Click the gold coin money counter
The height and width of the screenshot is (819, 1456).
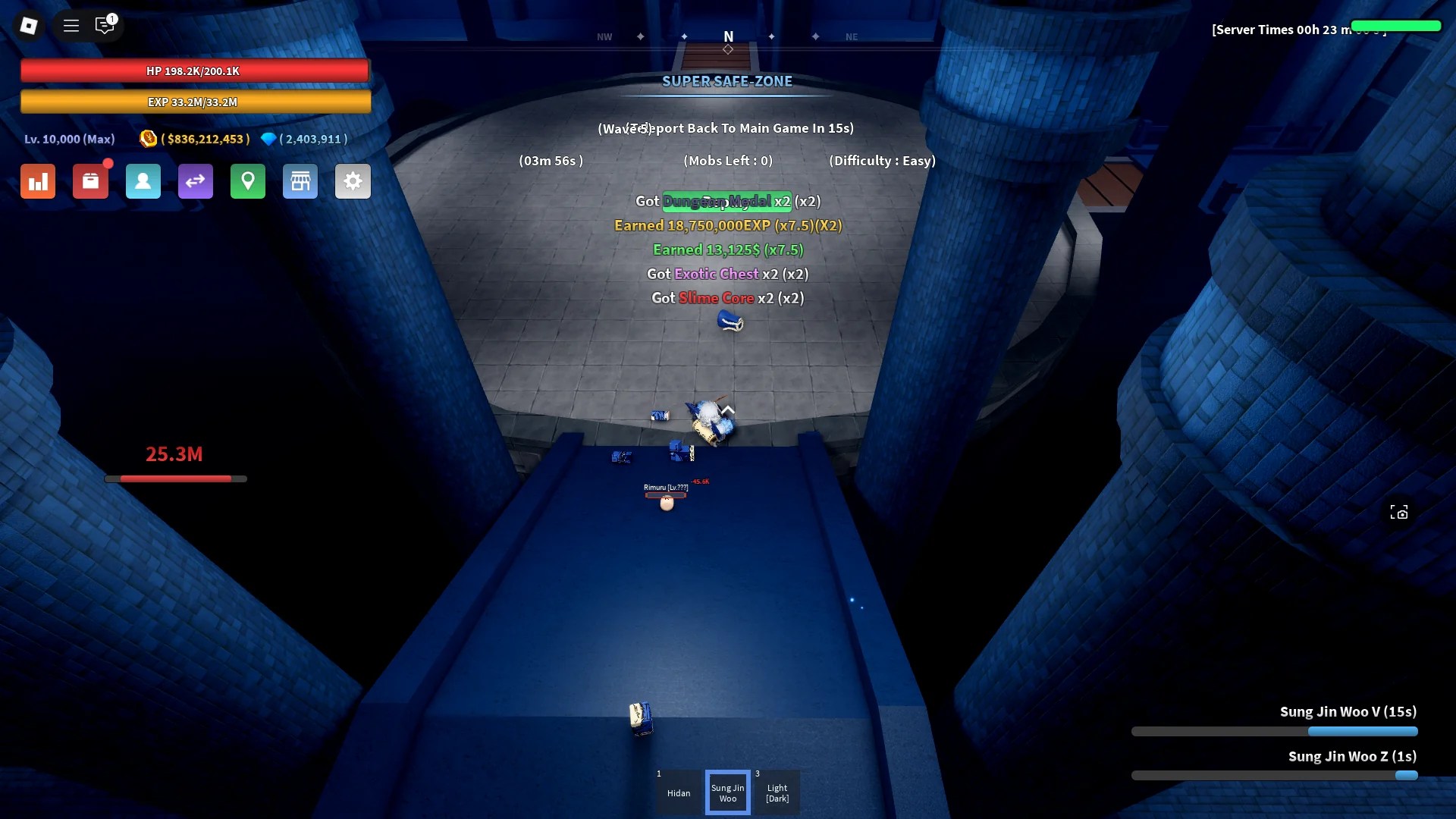point(193,139)
